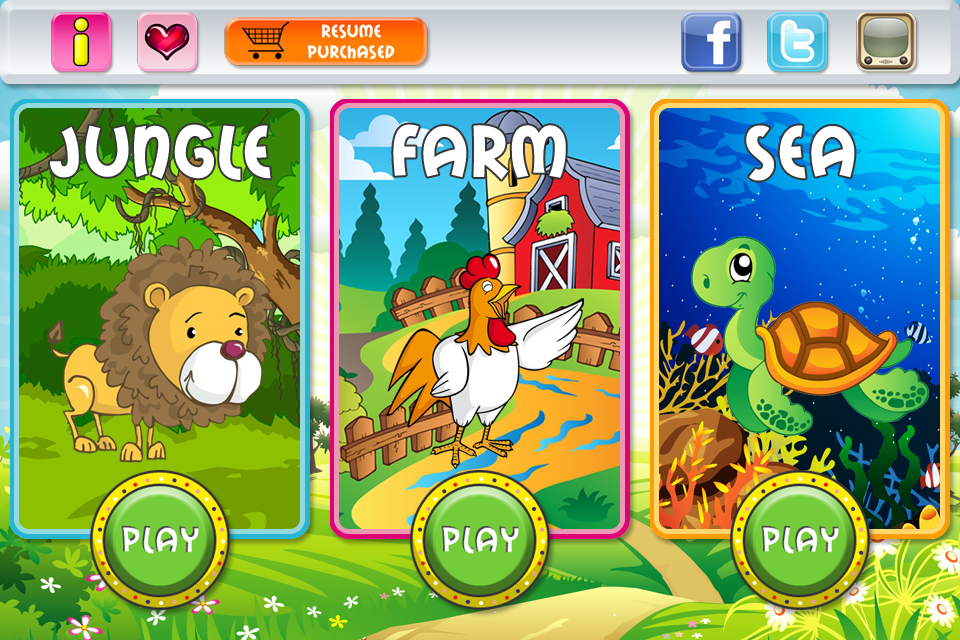Open the yellow info button
The width and height of the screenshot is (960, 640).
click(x=81, y=42)
